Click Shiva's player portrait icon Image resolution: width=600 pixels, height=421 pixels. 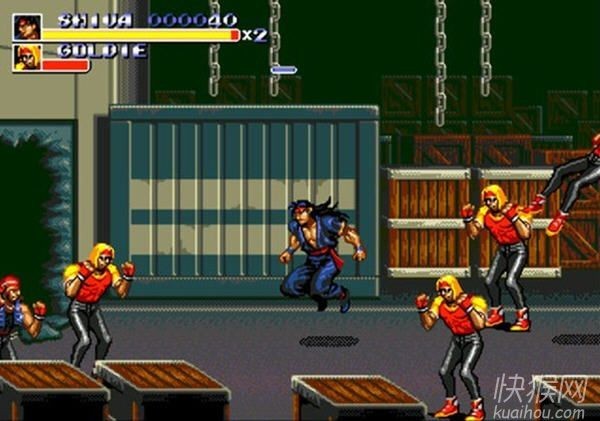tap(27, 27)
